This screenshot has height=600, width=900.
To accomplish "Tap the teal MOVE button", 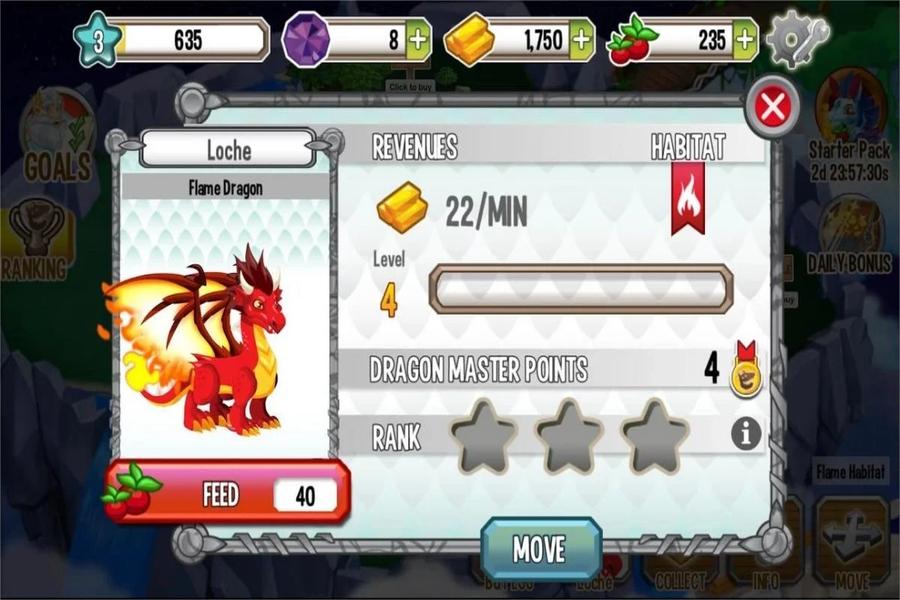I will pos(540,549).
